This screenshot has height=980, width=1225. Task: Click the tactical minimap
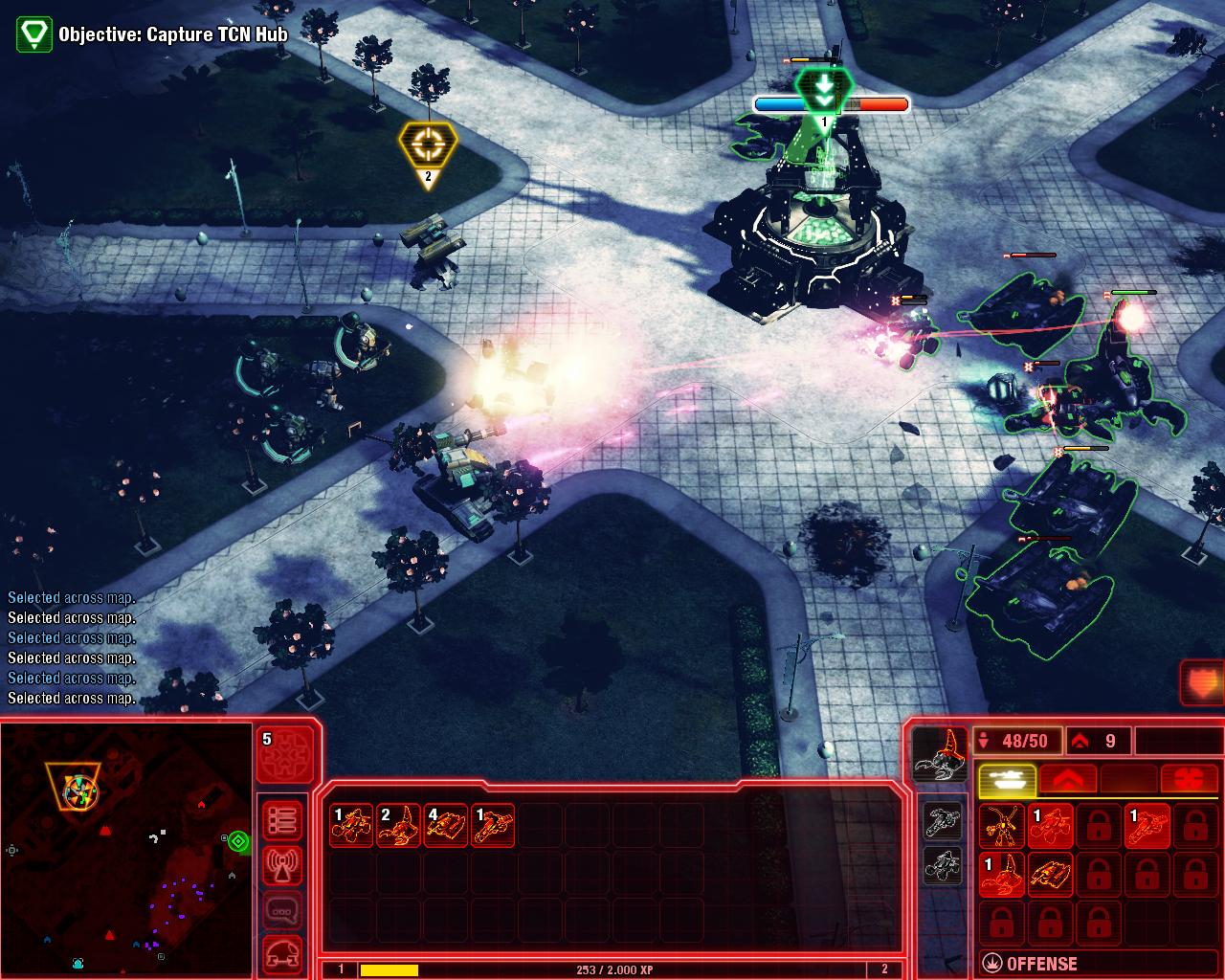pos(126,848)
